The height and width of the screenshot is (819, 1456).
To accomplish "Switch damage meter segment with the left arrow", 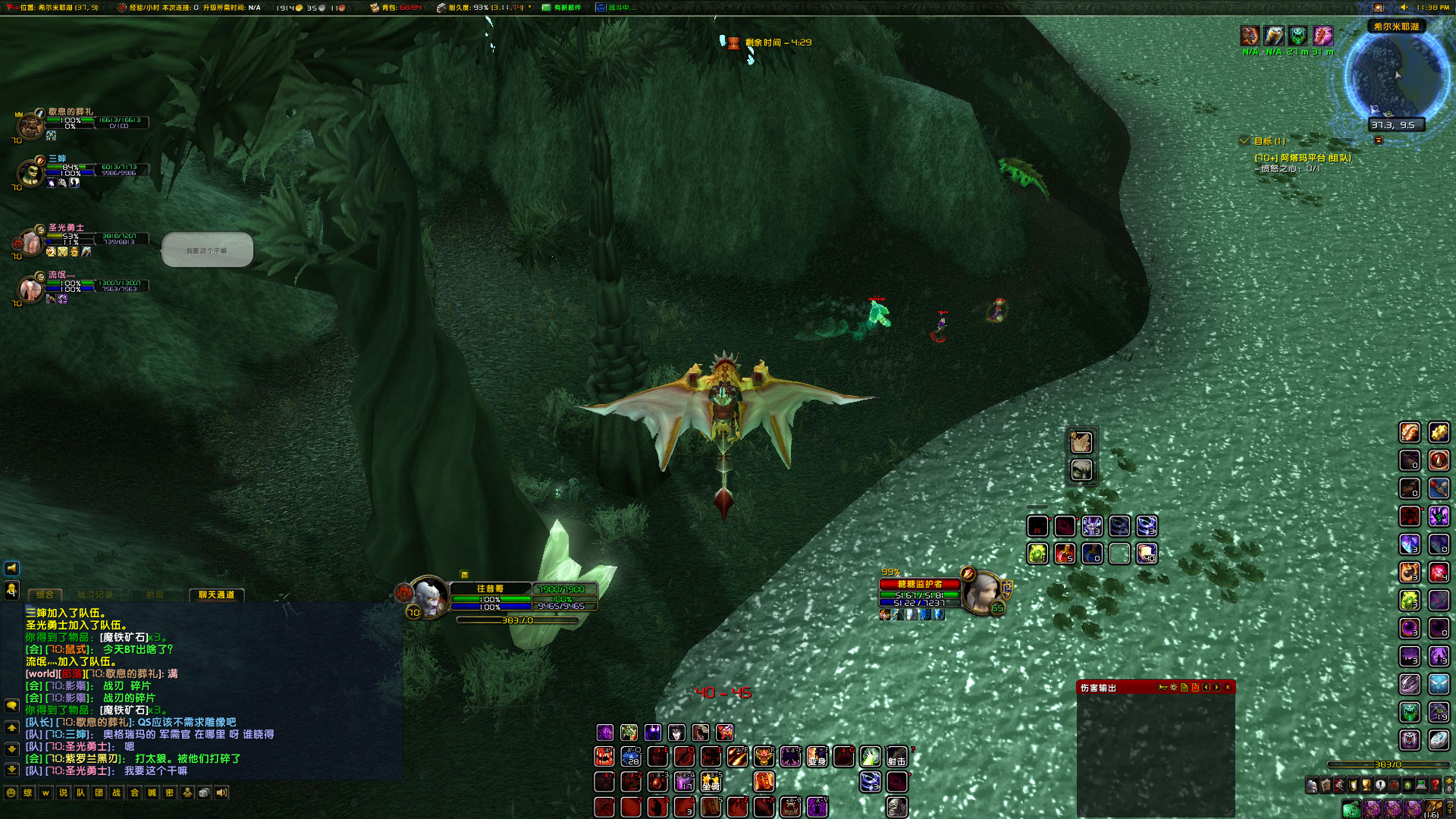I will 1207,687.
